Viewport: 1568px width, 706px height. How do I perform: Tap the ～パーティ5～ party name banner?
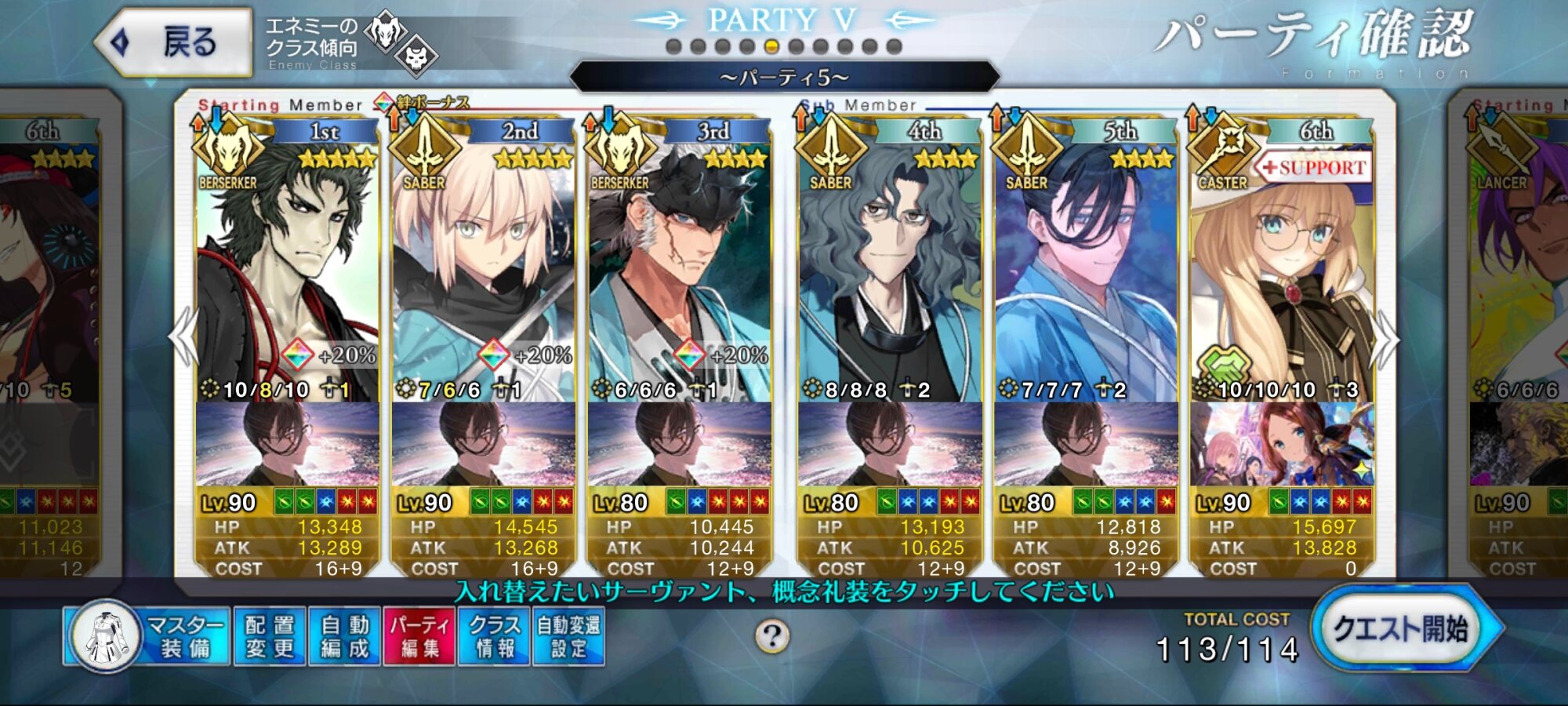pyautogui.click(x=784, y=78)
